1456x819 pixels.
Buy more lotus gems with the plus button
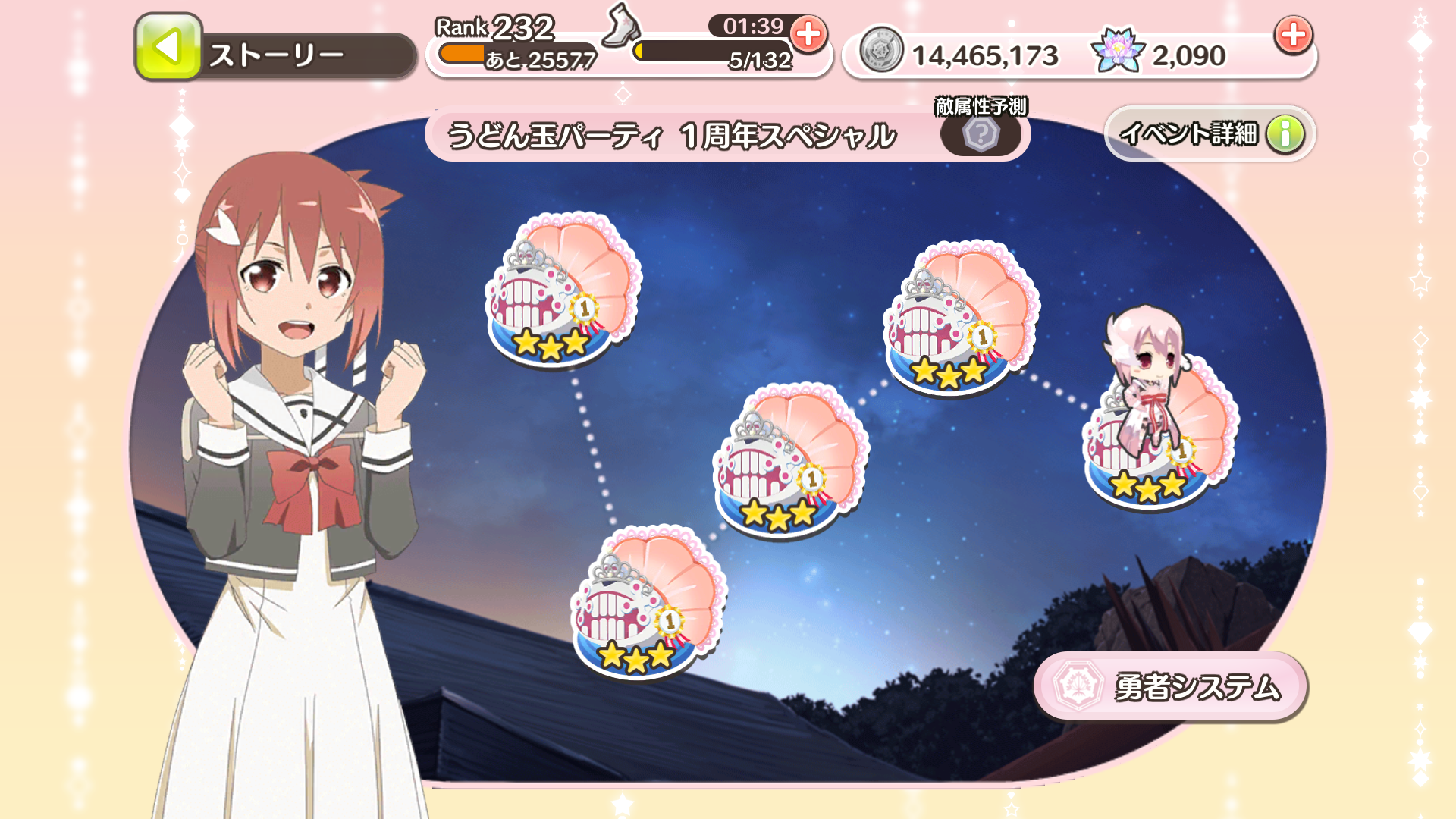(x=1293, y=34)
